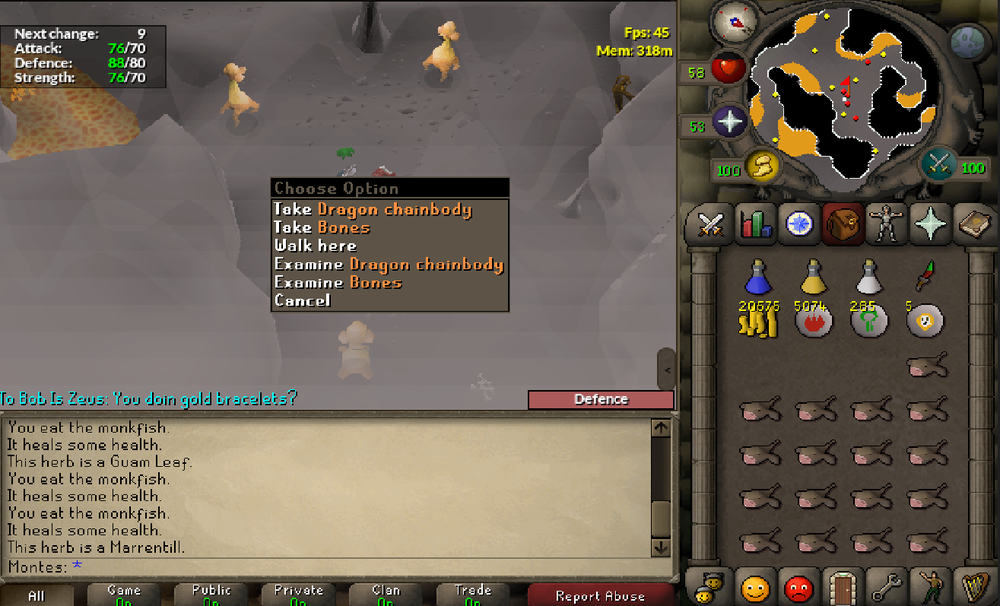Show the prayer tab
The width and height of the screenshot is (1000, 606).
point(930,225)
